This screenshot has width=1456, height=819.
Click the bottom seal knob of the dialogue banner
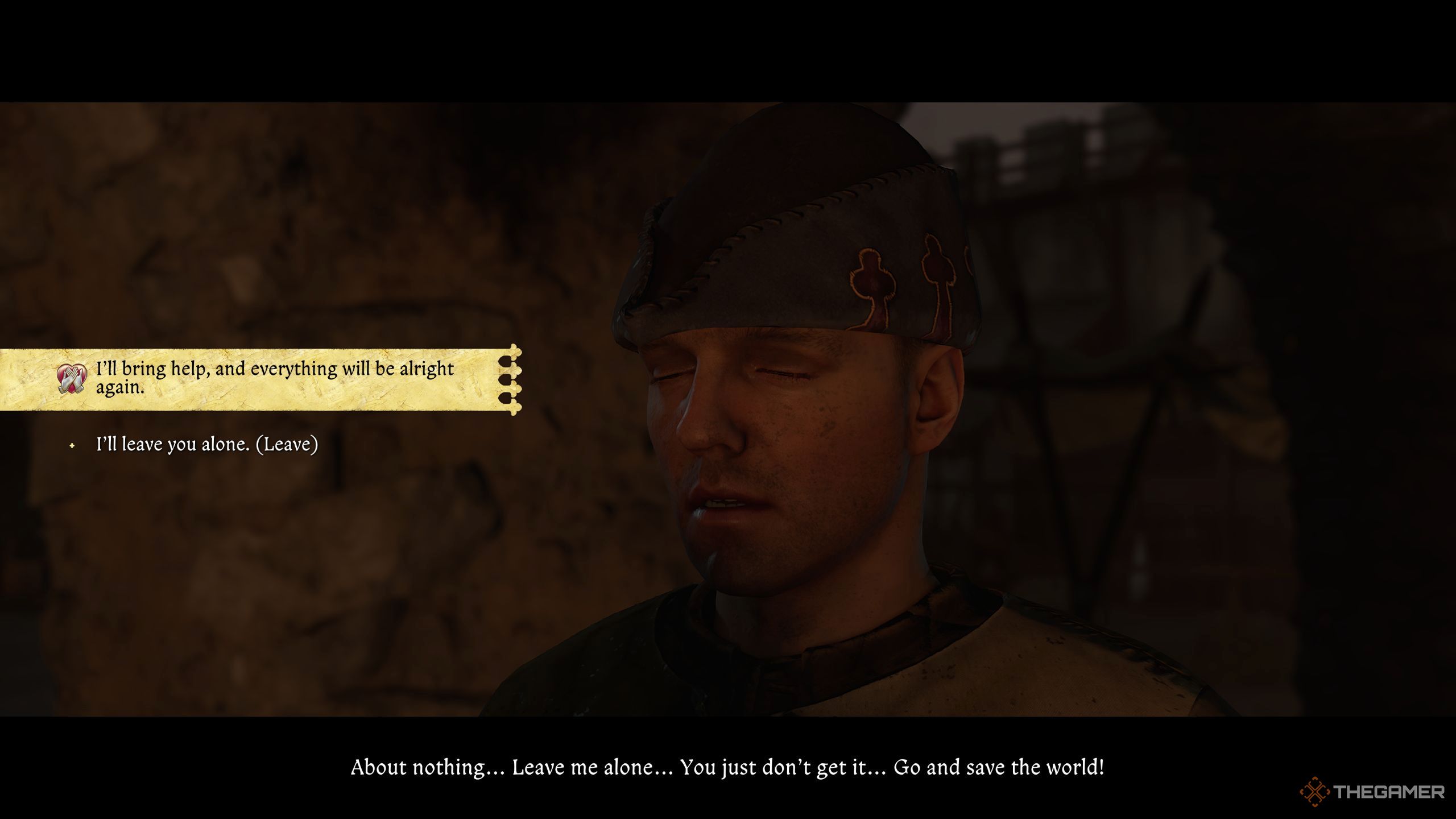[x=515, y=408]
